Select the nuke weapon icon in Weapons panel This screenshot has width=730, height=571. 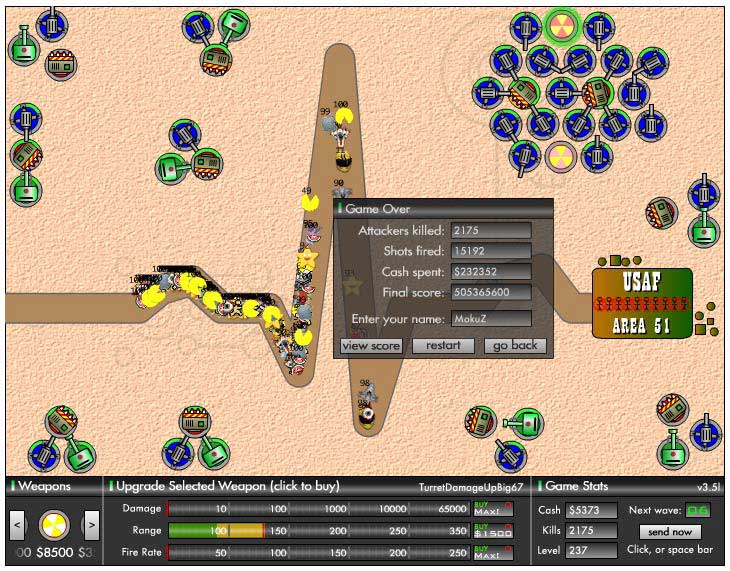click(x=54, y=524)
